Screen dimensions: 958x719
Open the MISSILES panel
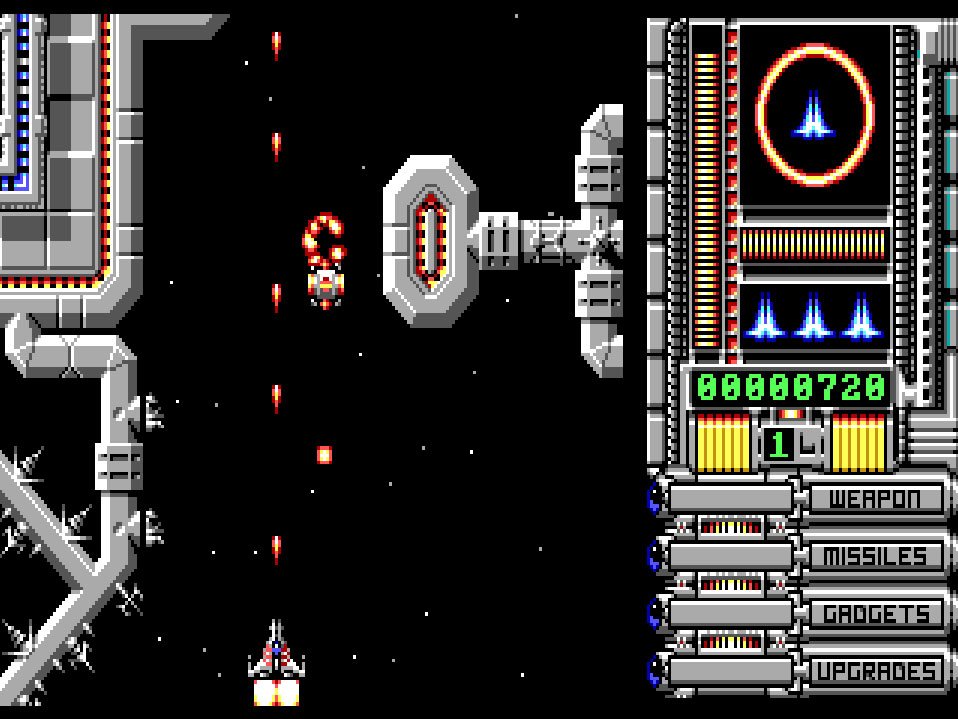[x=874, y=556]
